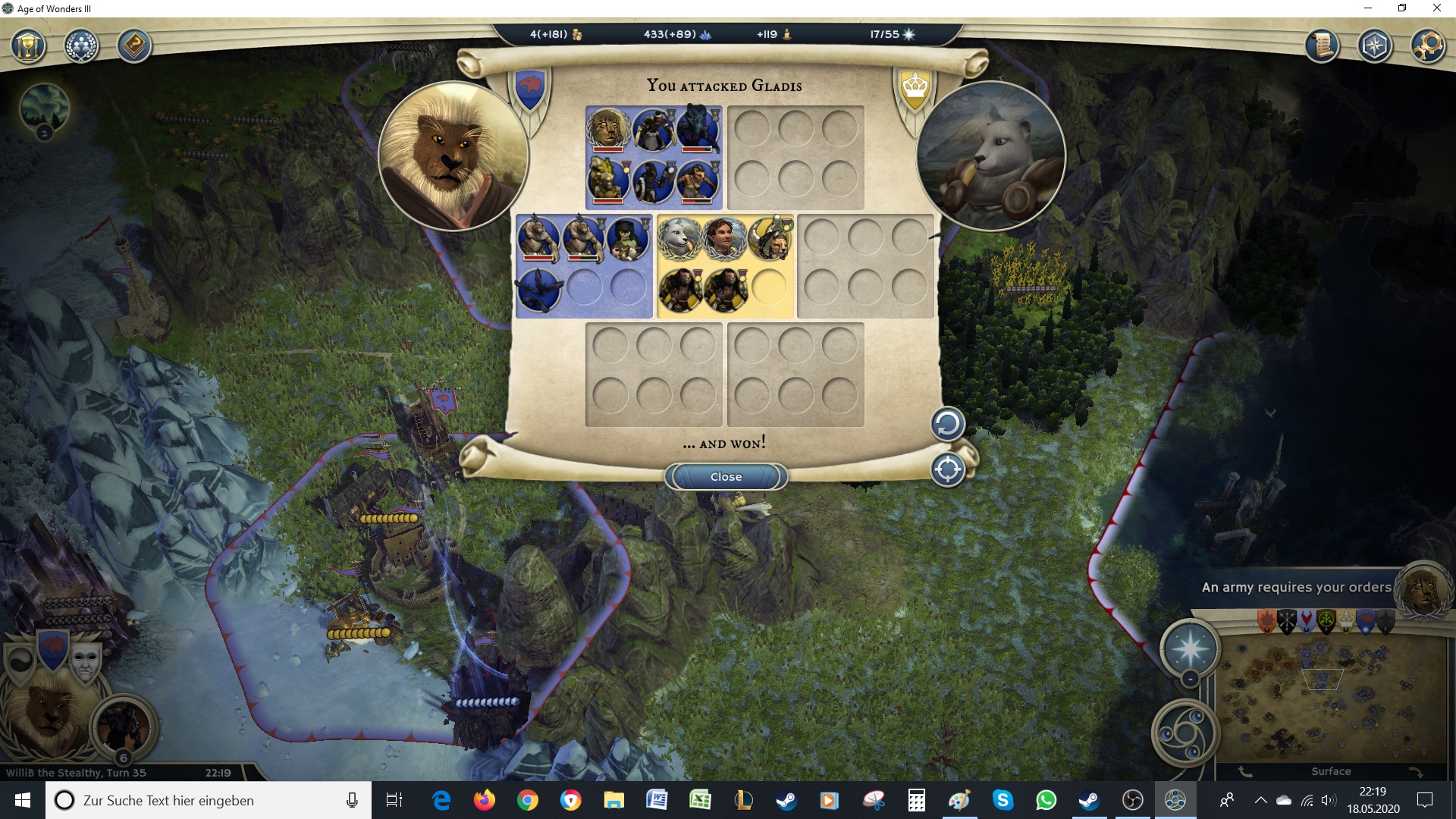Open the tome book icon

[134, 46]
